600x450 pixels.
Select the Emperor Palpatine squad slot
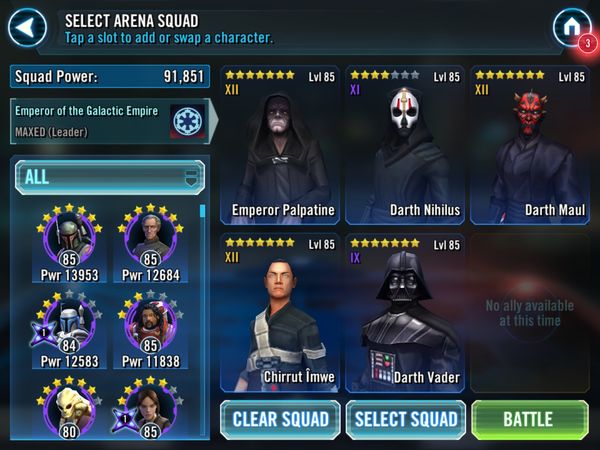click(x=282, y=147)
